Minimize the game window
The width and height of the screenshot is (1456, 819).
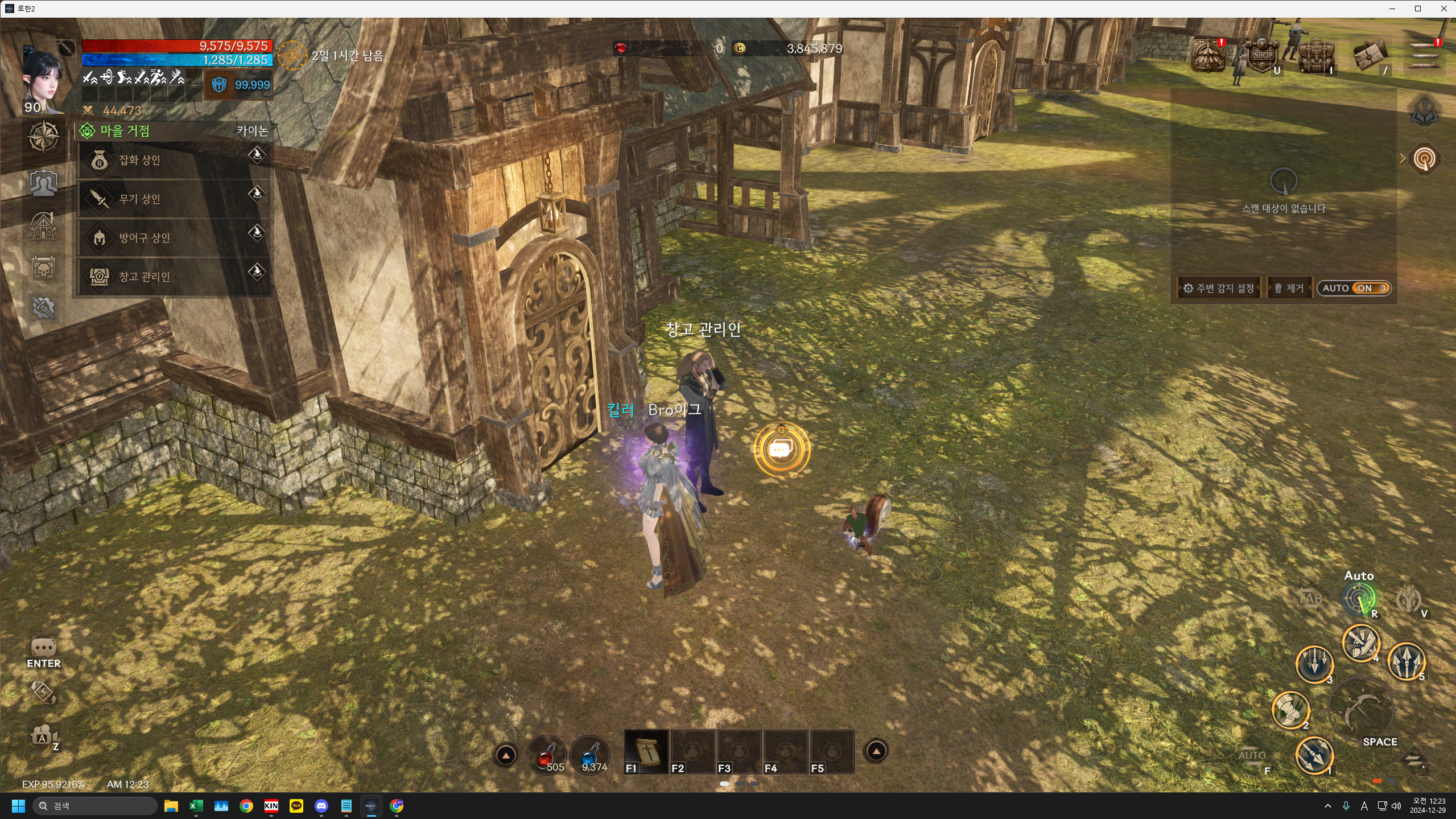(x=1392, y=9)
